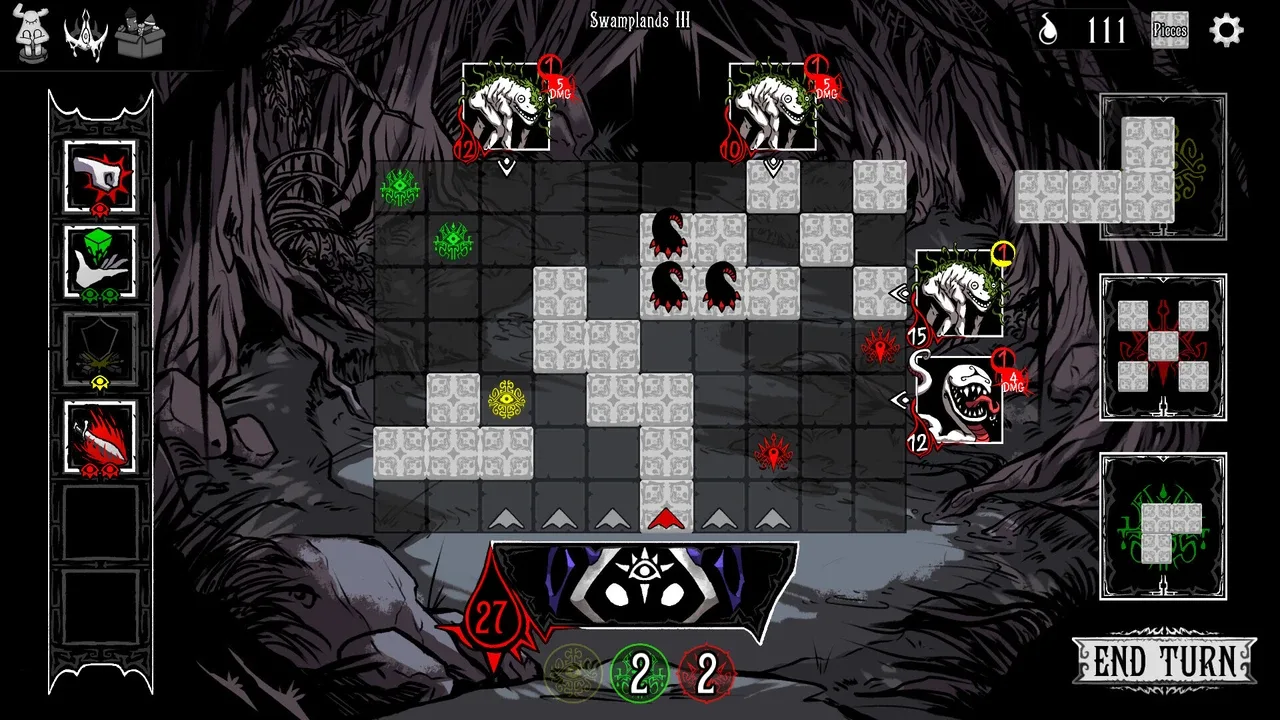Click the End Turn button
This screenshot has height=720, width=1280.
click(1163, 661)
